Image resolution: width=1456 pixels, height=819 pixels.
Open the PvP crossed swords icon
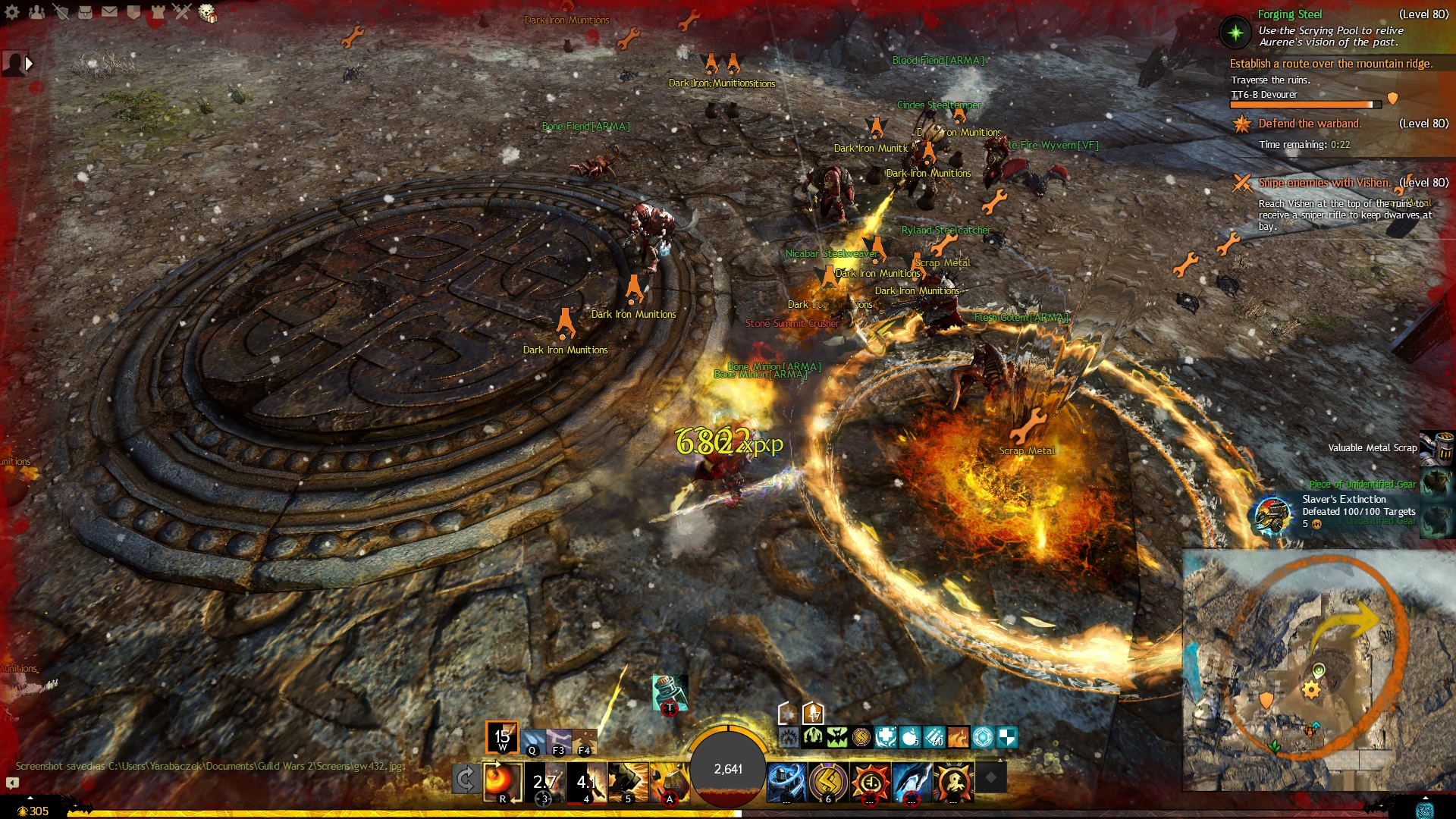coord(182,12)
